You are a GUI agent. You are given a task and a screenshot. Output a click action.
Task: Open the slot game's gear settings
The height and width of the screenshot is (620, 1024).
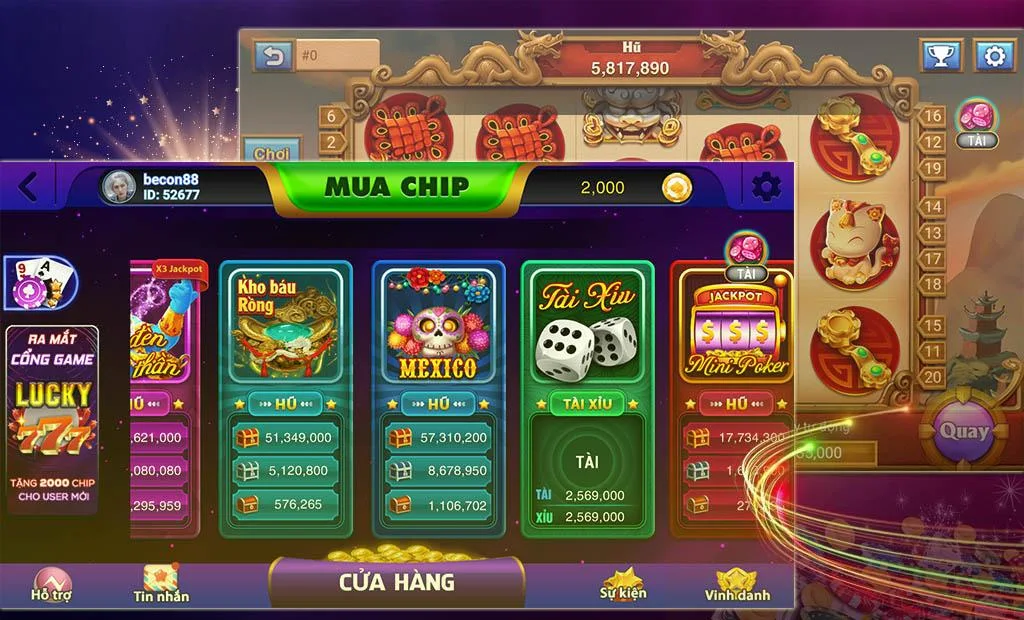pyautogui.click(x=994, y=56)
